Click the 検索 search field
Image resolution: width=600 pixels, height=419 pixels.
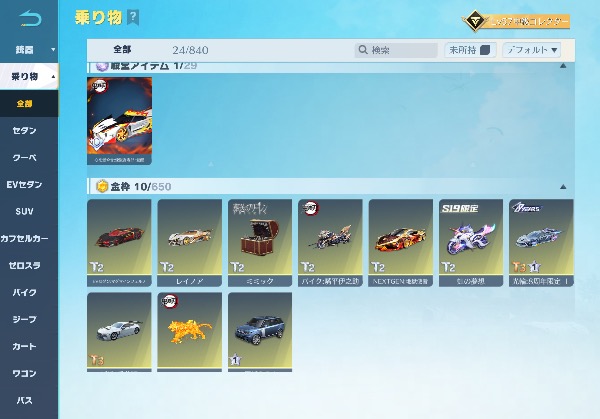(x=396, y=49)
